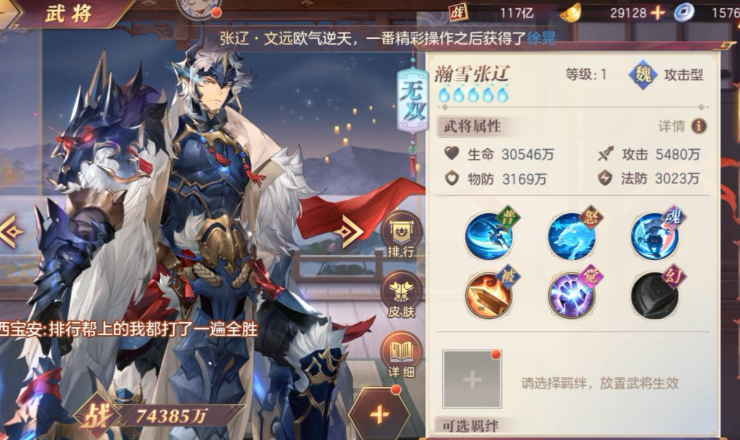Open the 详细 details book button
740x440 pixels.
pos(401,352)
